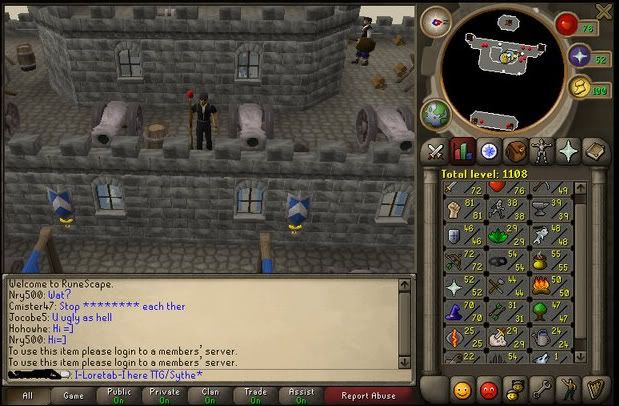
Task: Open the harp Music Player tab
Action: (594, 388)
